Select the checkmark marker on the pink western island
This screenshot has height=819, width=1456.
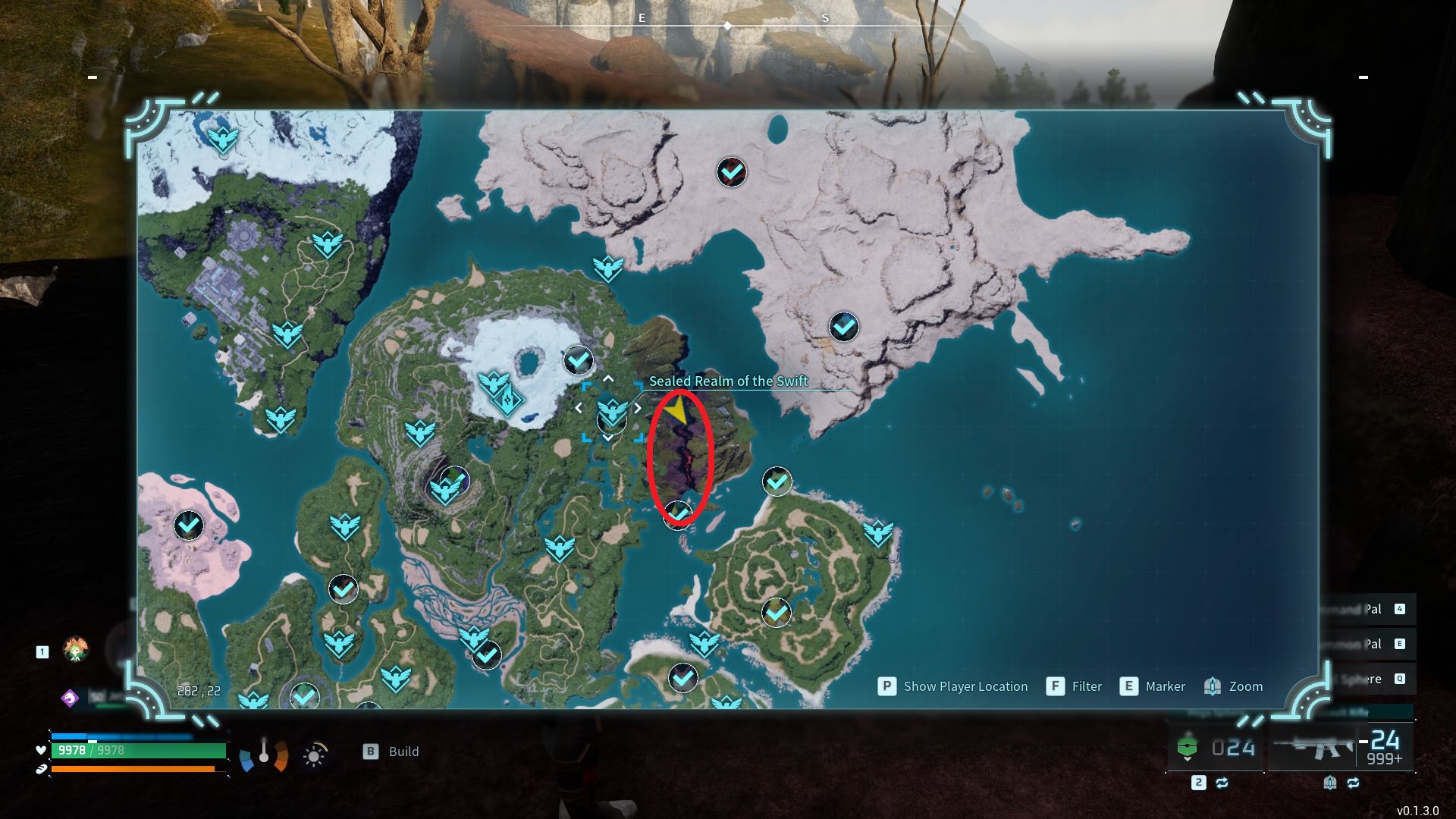pos(189,525)
